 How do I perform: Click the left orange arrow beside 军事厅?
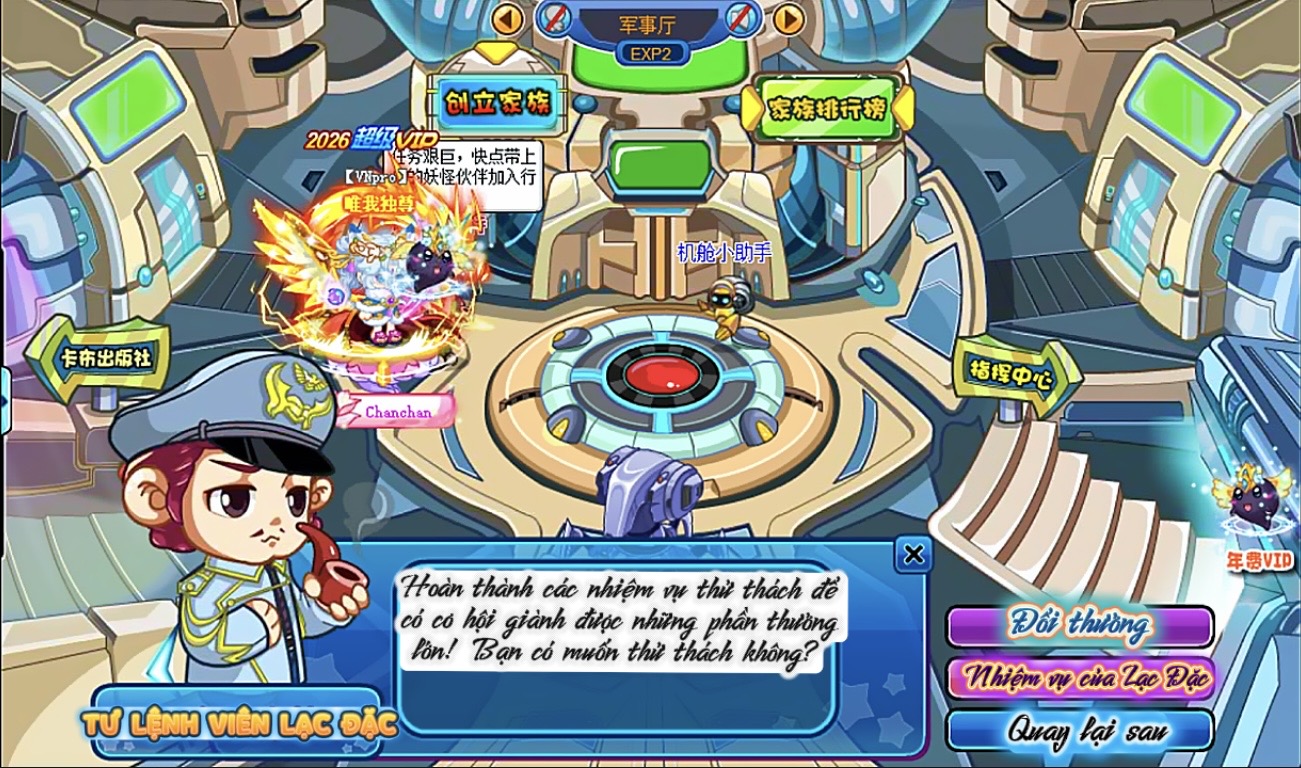(x=508, y=19)
